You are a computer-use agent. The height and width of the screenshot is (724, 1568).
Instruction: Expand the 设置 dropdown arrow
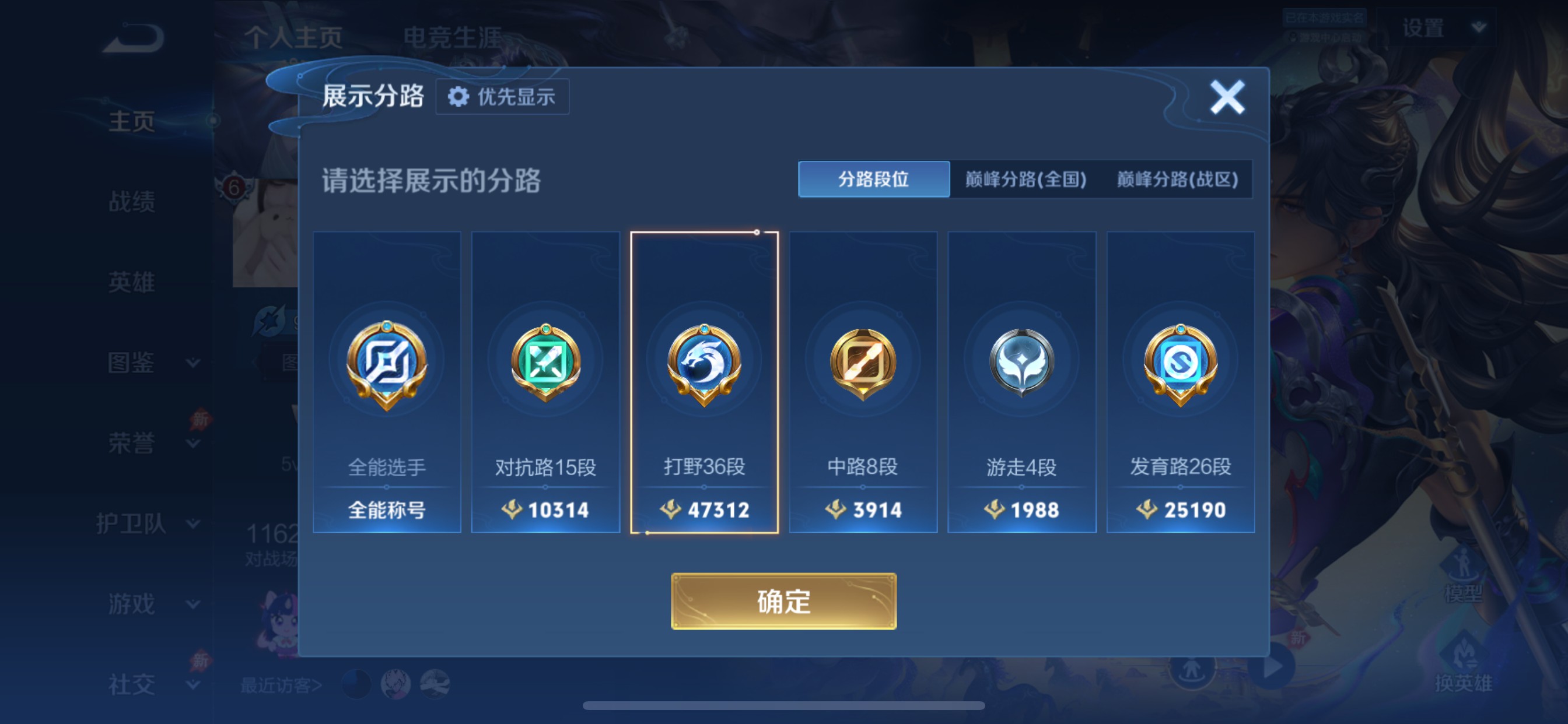pyautogui.click(x=1478, y=27)
